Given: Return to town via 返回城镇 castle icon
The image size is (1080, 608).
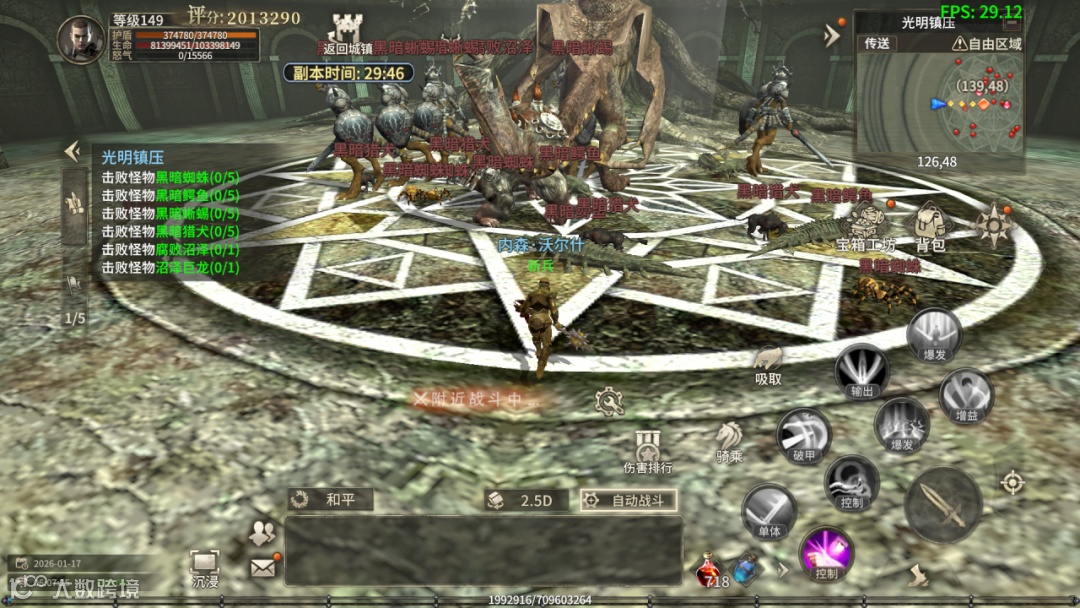Looking at the screenshot, I should coord(344,30).
